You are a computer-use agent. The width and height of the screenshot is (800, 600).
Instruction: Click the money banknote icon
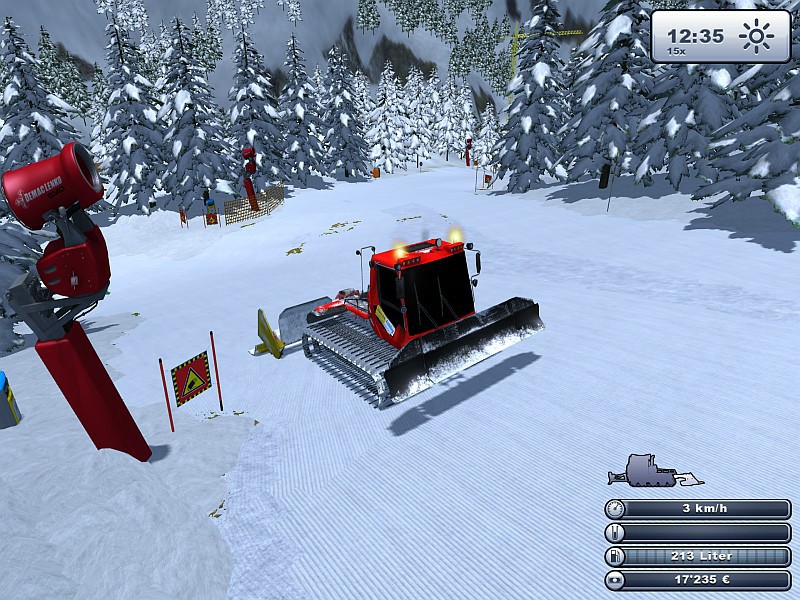(616, 580)
